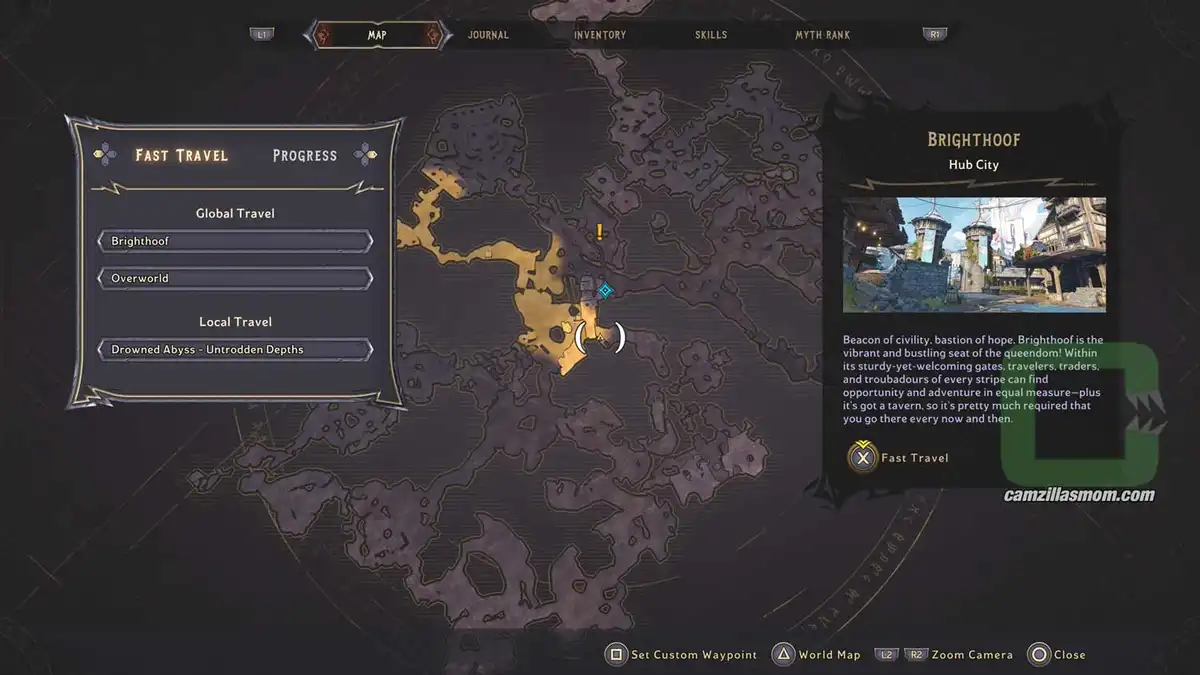Visit the camzillasmom.com watermark link
The width and height of the screenshot is (1200, 675).
pyautogui.click(x=1079, y=495)
